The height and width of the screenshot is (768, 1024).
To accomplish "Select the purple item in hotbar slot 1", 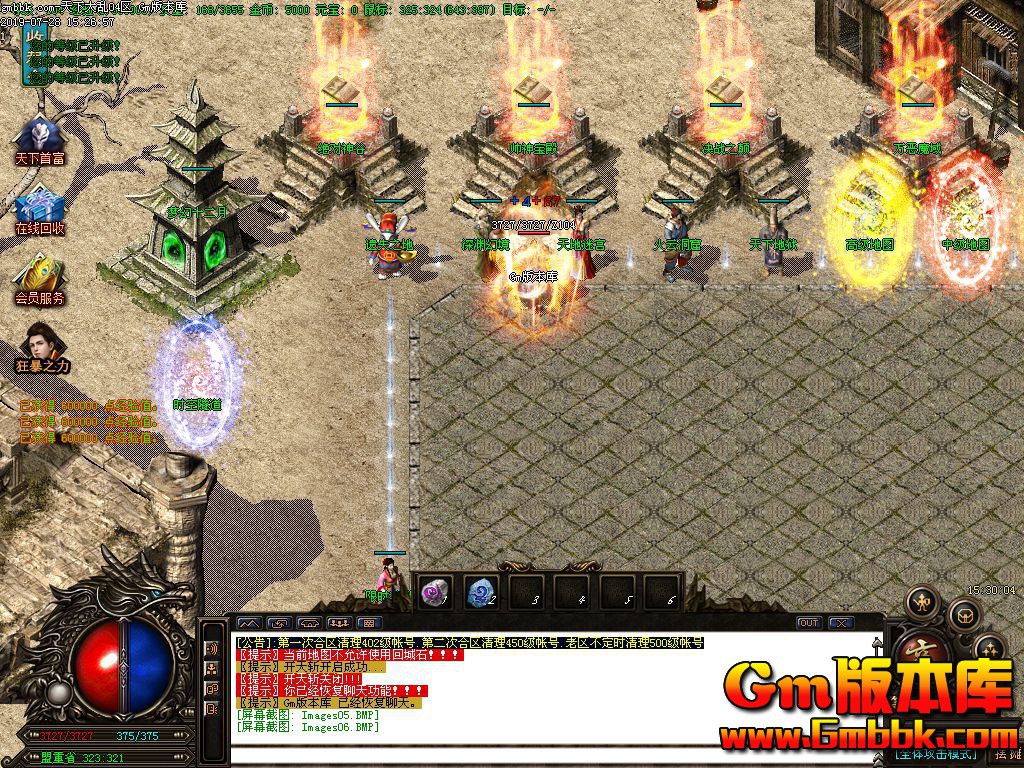I will tap(435, 593).
